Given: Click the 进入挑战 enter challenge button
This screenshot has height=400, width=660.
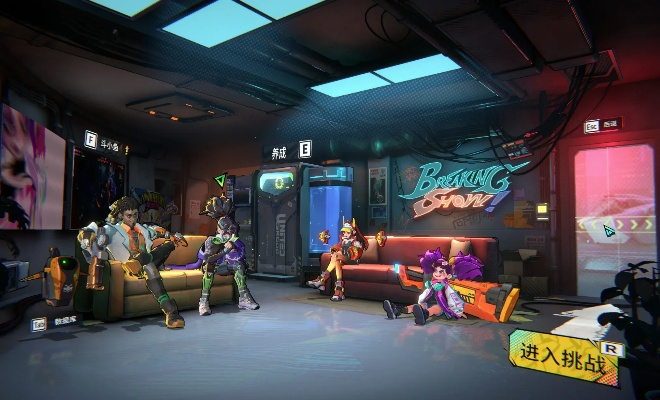Looking at the screenshot, I should (565, 358).
